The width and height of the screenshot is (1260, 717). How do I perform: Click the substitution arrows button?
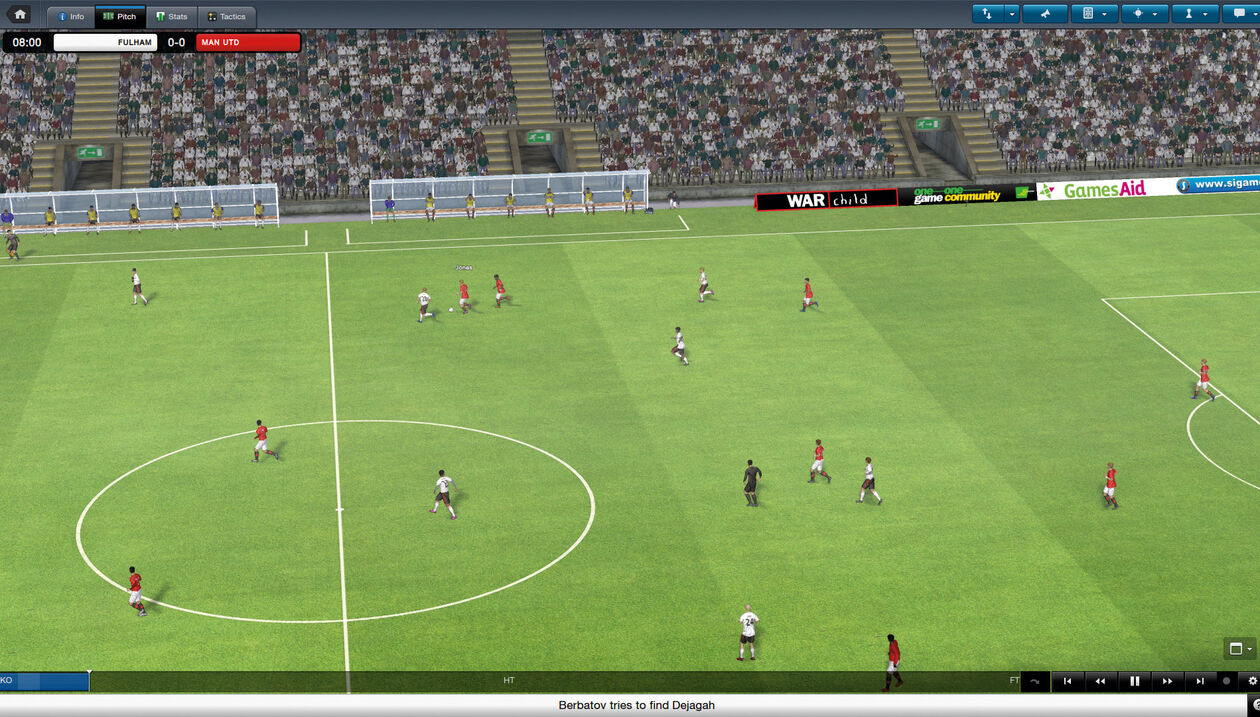988,14
